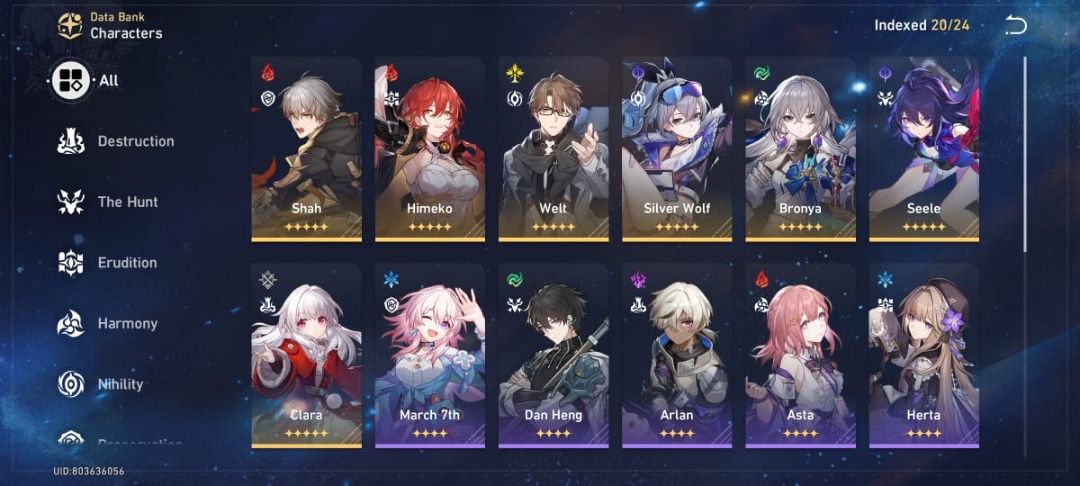Choose the Harmony path filter

(x=108, y=324)
